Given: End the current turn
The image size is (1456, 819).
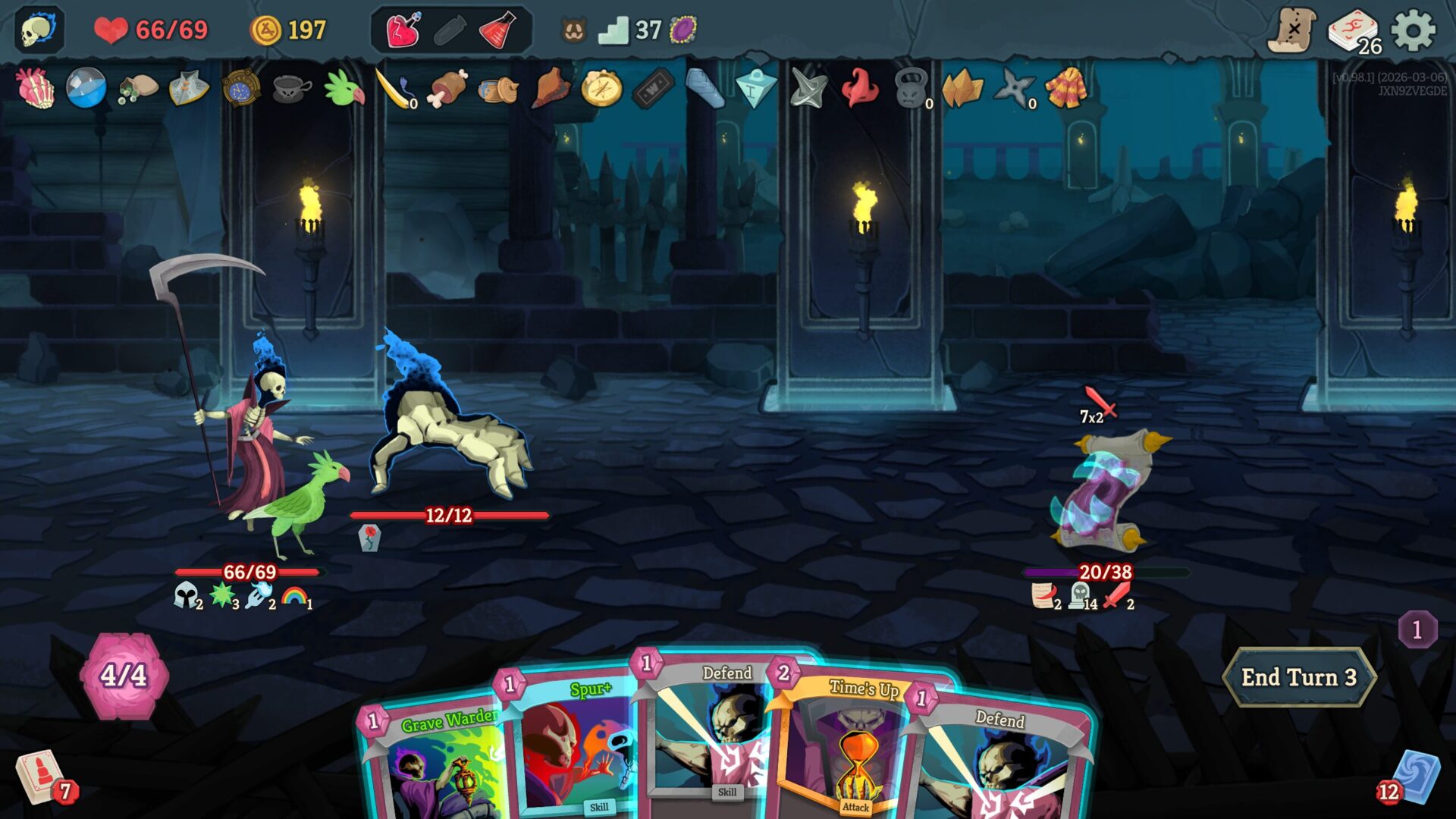Looking at the screenshot, I should pos(1298,677).
